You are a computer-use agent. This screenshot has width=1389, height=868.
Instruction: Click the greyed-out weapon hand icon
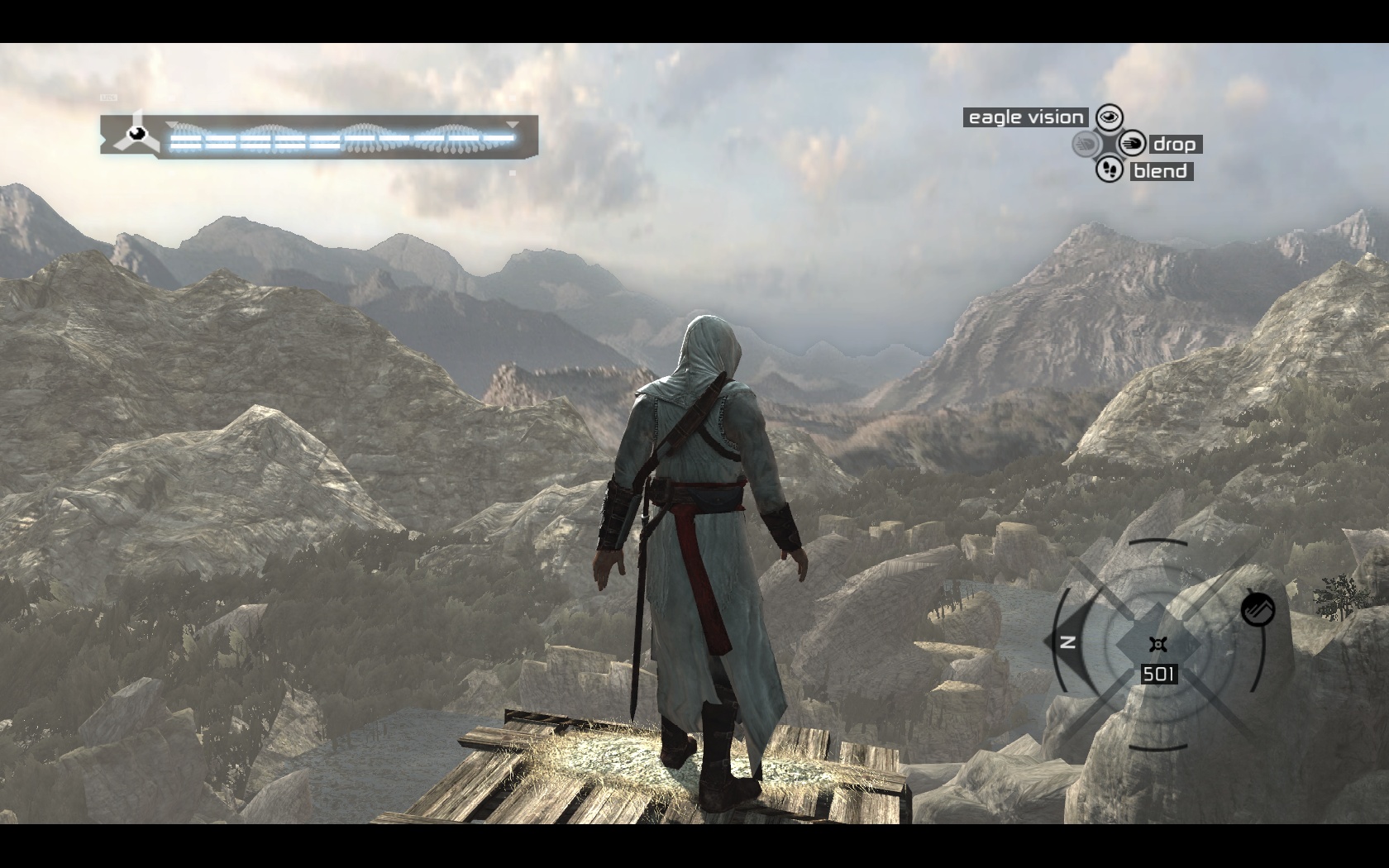[x=1085, y=144]
